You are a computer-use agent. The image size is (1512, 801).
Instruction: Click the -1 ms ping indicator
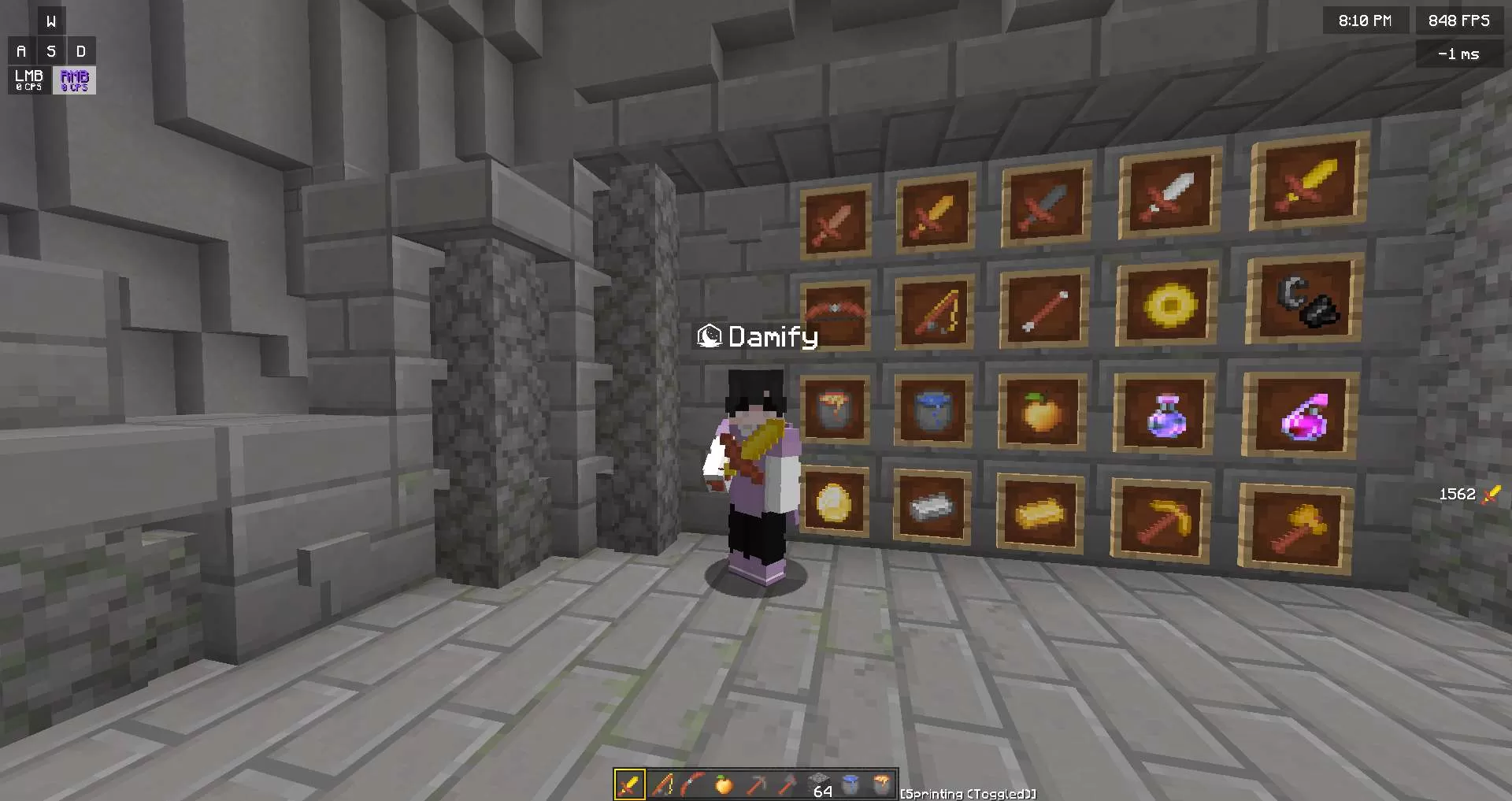pyautogui.click(x=1459, y=54)
